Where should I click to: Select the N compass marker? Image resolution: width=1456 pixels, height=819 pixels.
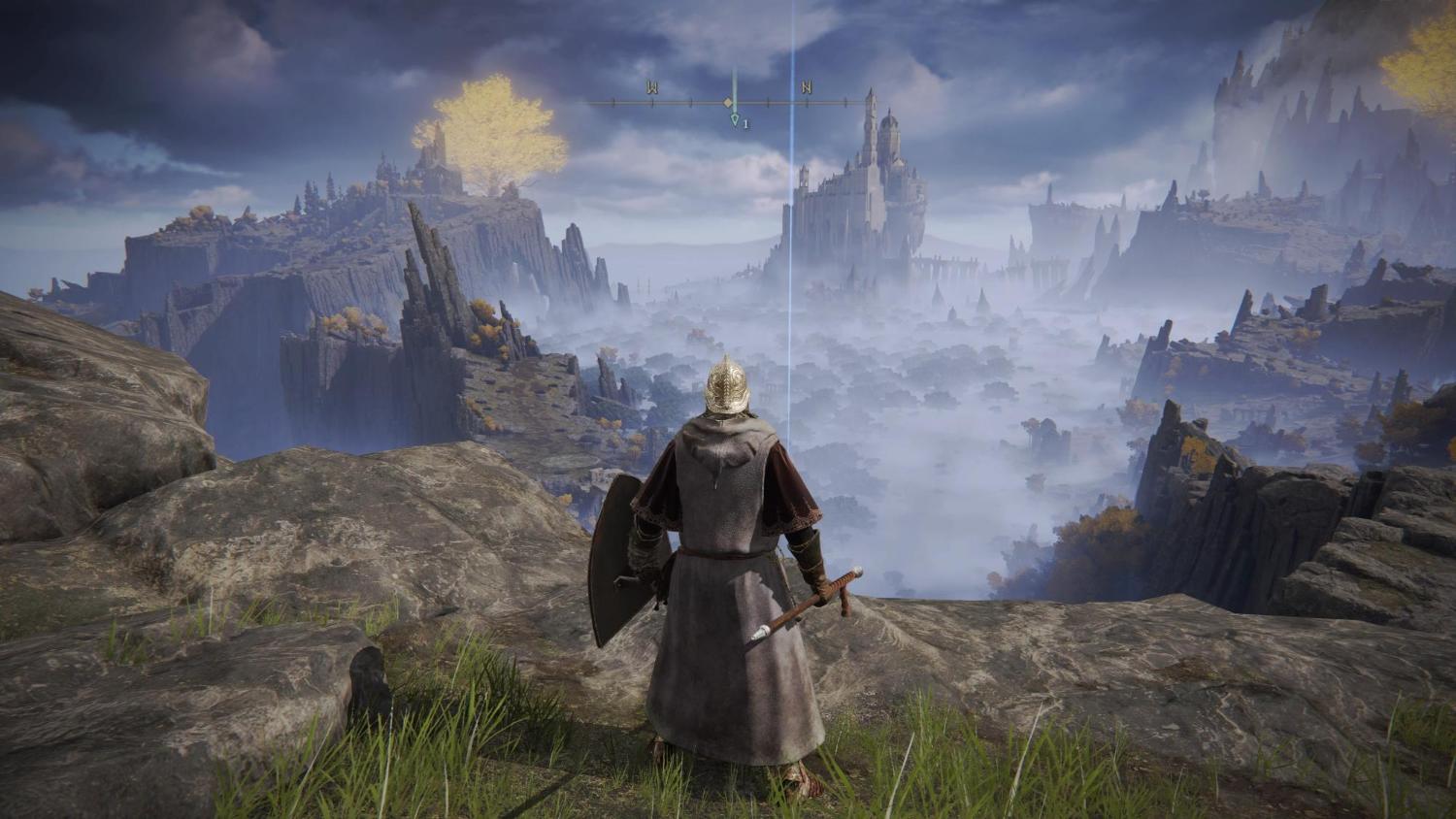807,87
